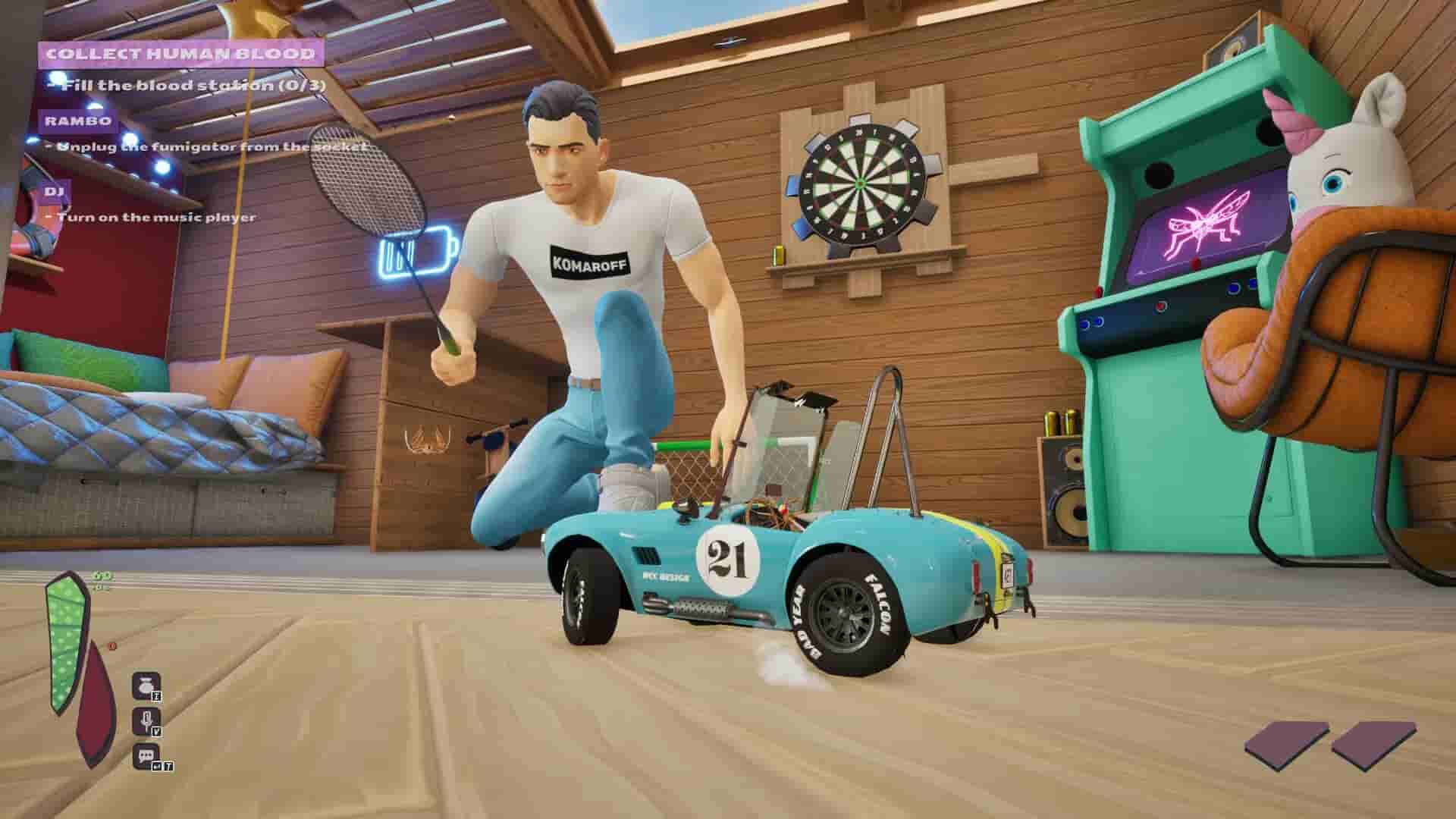The width and height of the screenshot is (1456, 819).
Task: Toggle the V key prompt badge
Action: coord(157,733)
